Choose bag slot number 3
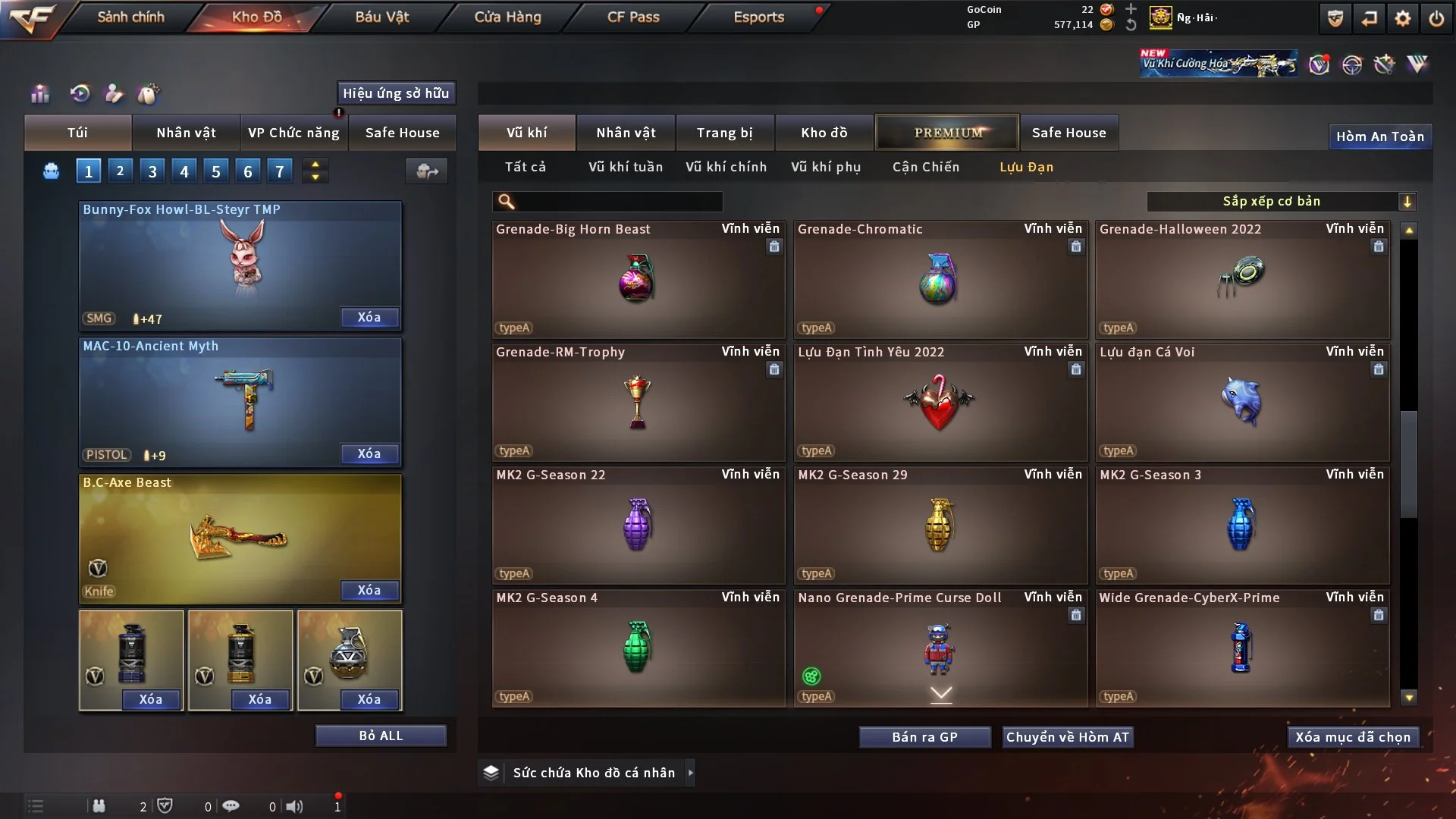The image size is (1456, 819). 152,171
